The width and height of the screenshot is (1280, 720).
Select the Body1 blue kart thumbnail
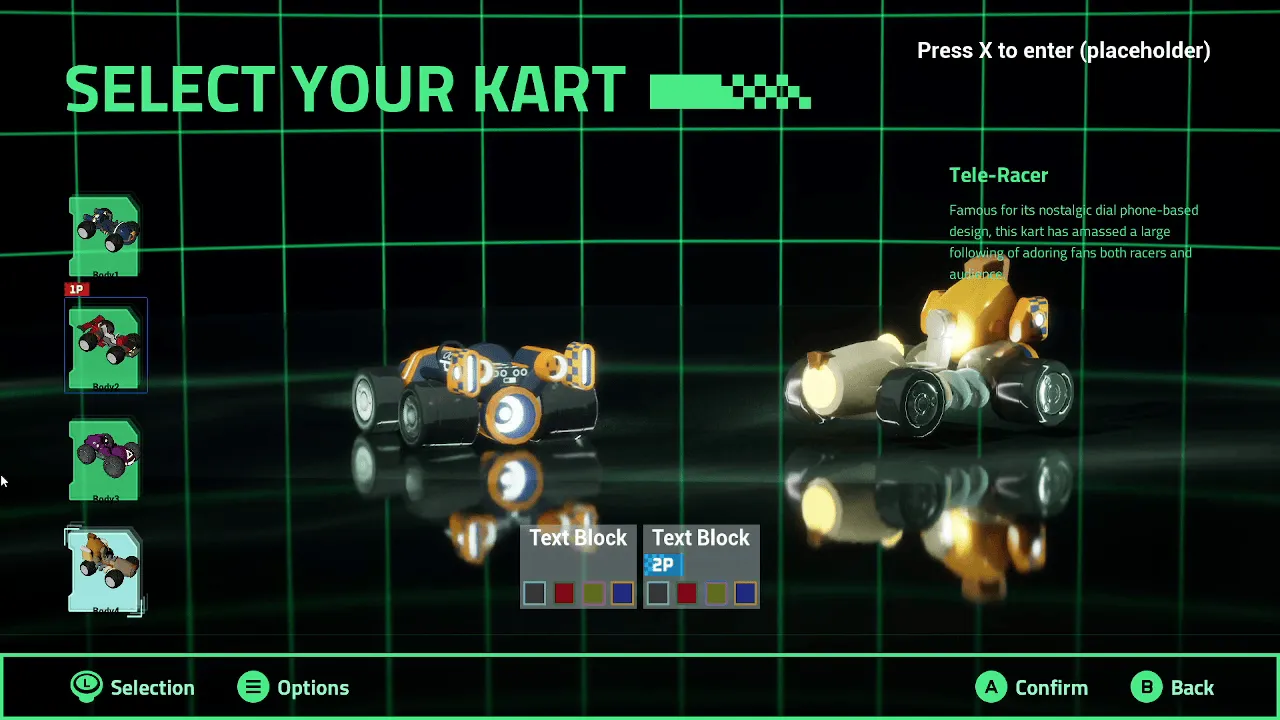(105, 236)
